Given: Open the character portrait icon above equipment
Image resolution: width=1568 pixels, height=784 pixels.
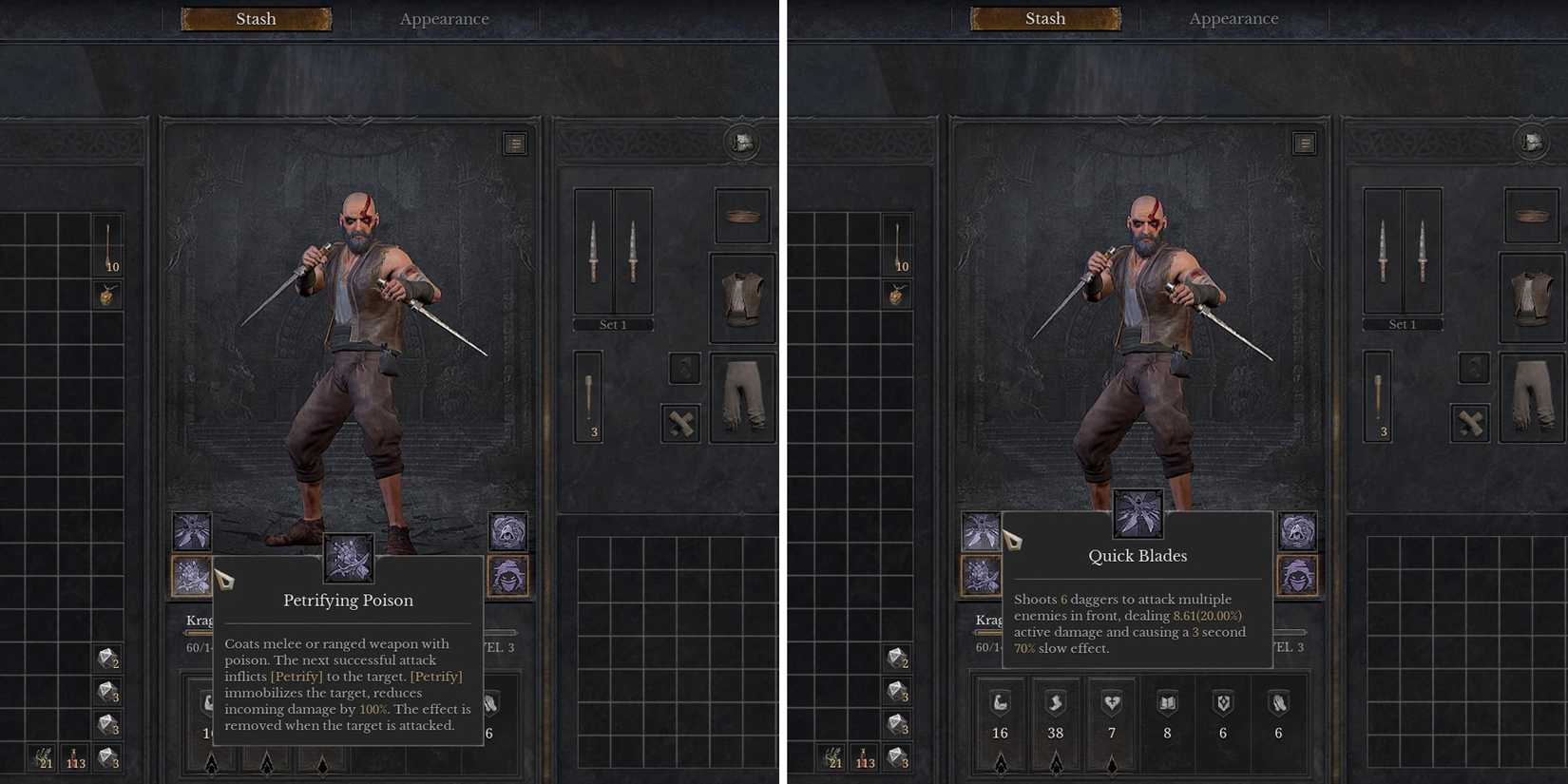Looking at the screenshot, I should click(x=741, y=141).
